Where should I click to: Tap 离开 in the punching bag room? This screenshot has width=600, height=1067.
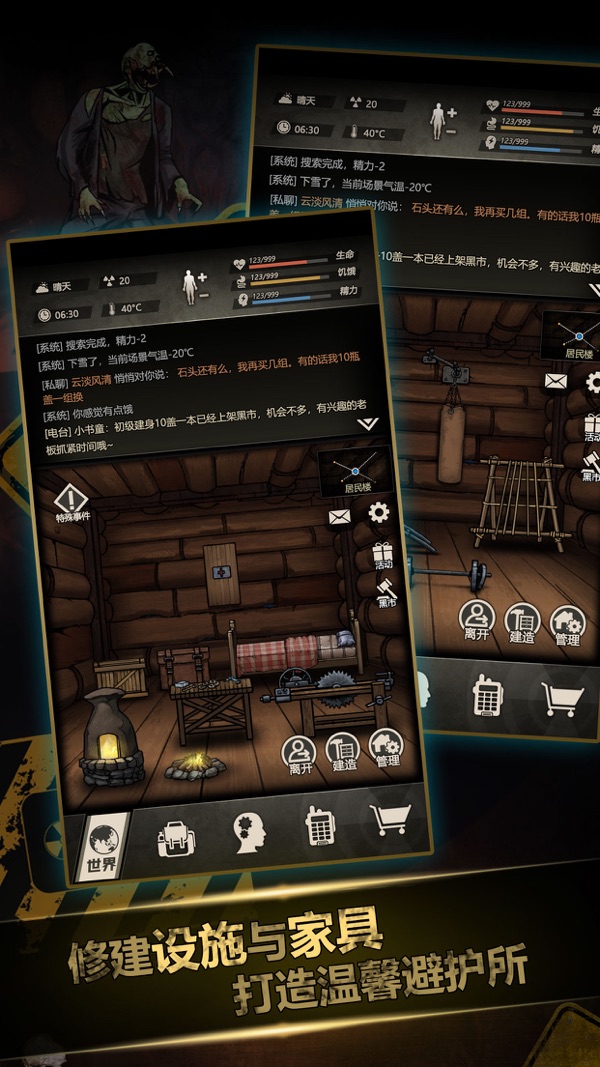click(476, 621)
